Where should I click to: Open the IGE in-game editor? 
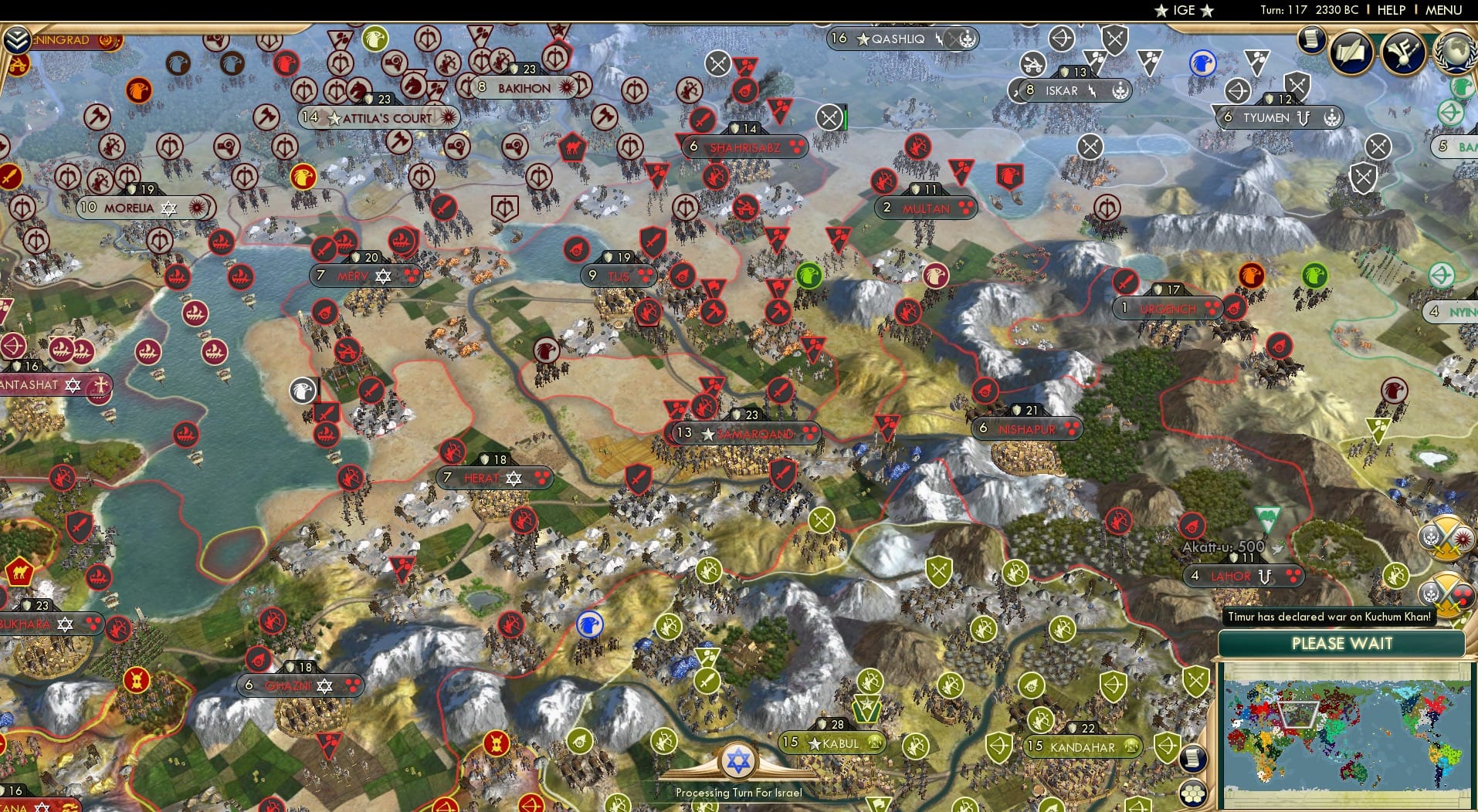(1184, 10)
